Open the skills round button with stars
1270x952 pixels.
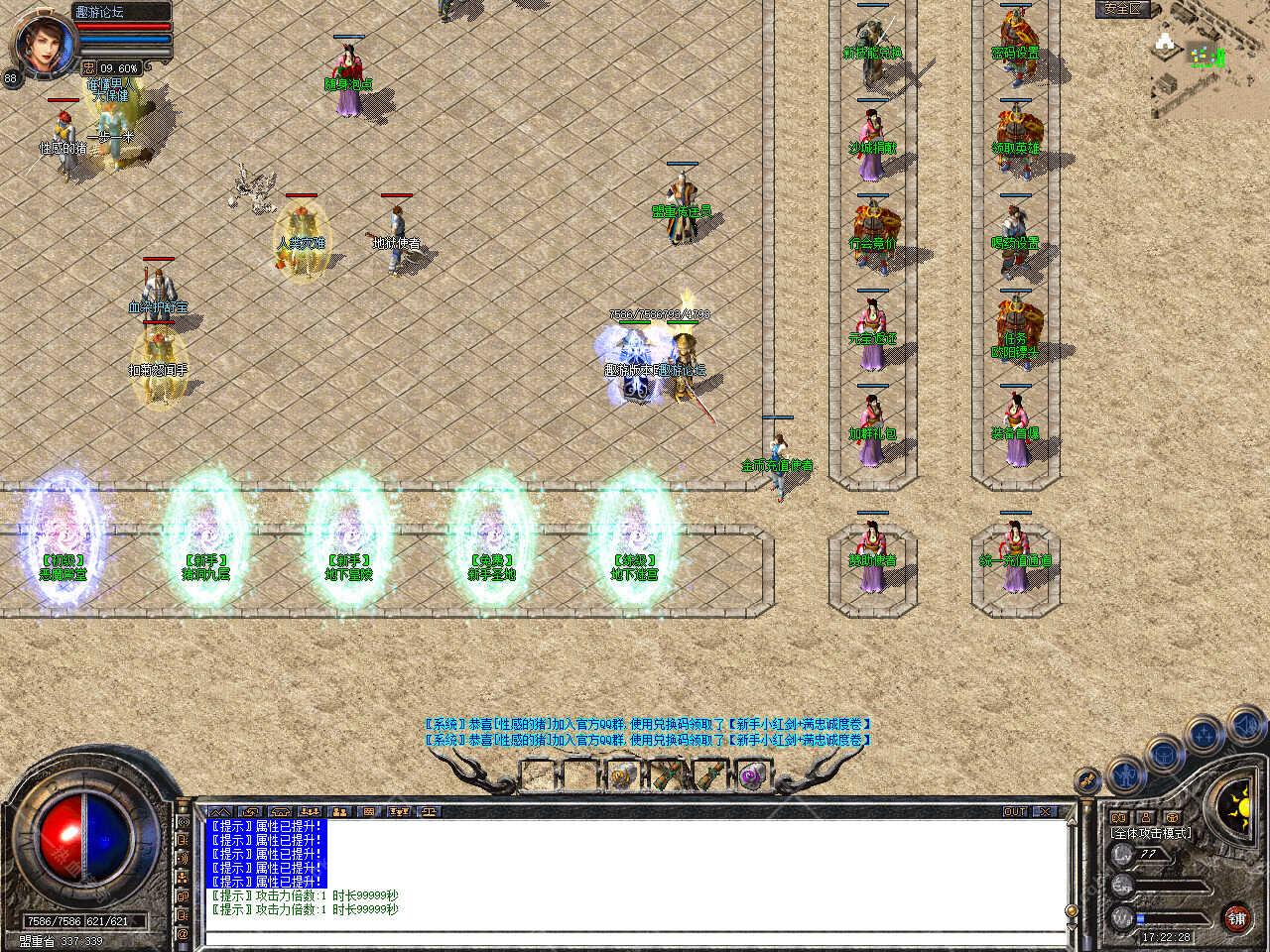[x=1206, y=735]
